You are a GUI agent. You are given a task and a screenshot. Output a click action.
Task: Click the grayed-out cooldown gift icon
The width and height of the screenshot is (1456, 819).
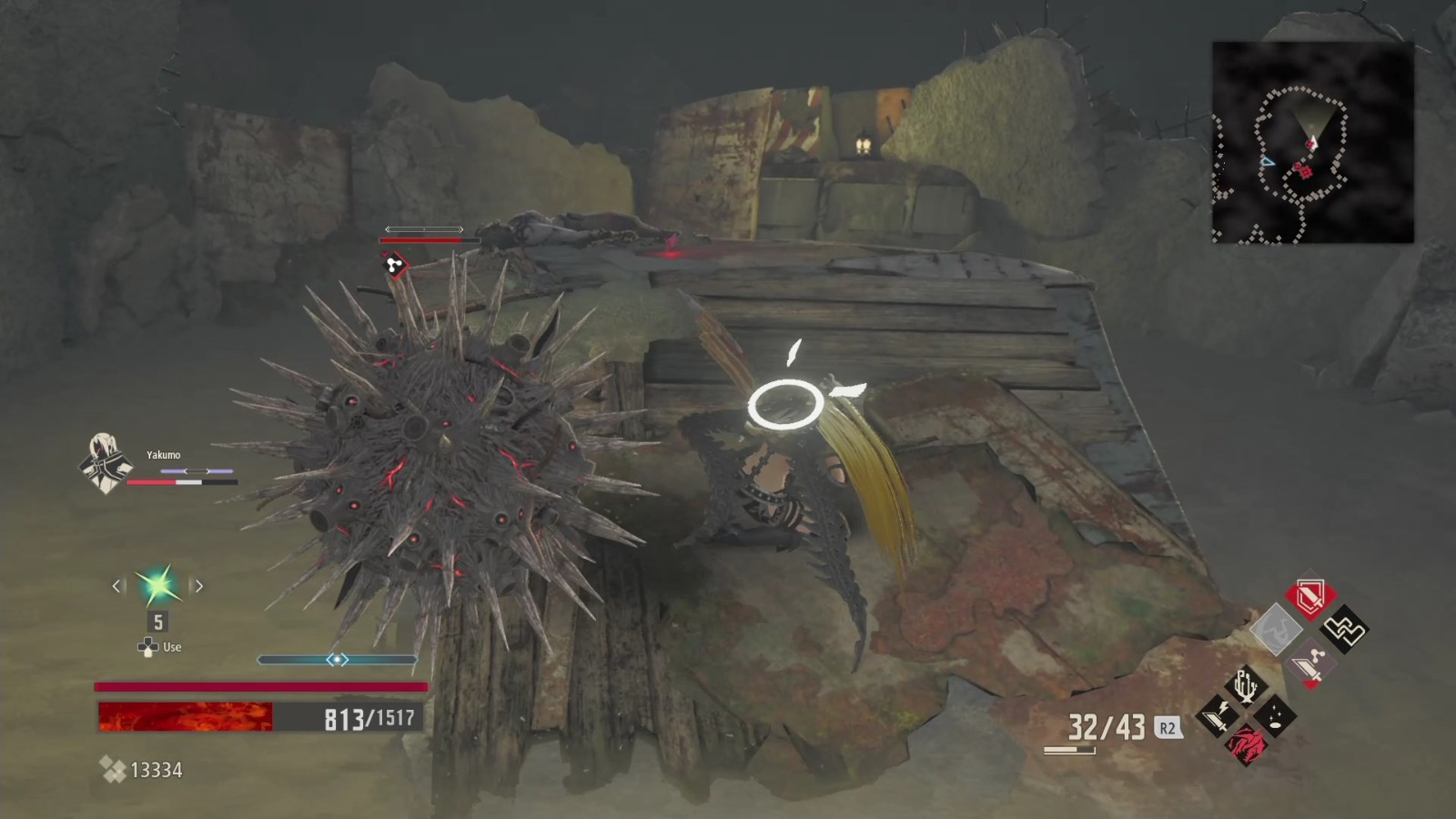(1277, 631)
